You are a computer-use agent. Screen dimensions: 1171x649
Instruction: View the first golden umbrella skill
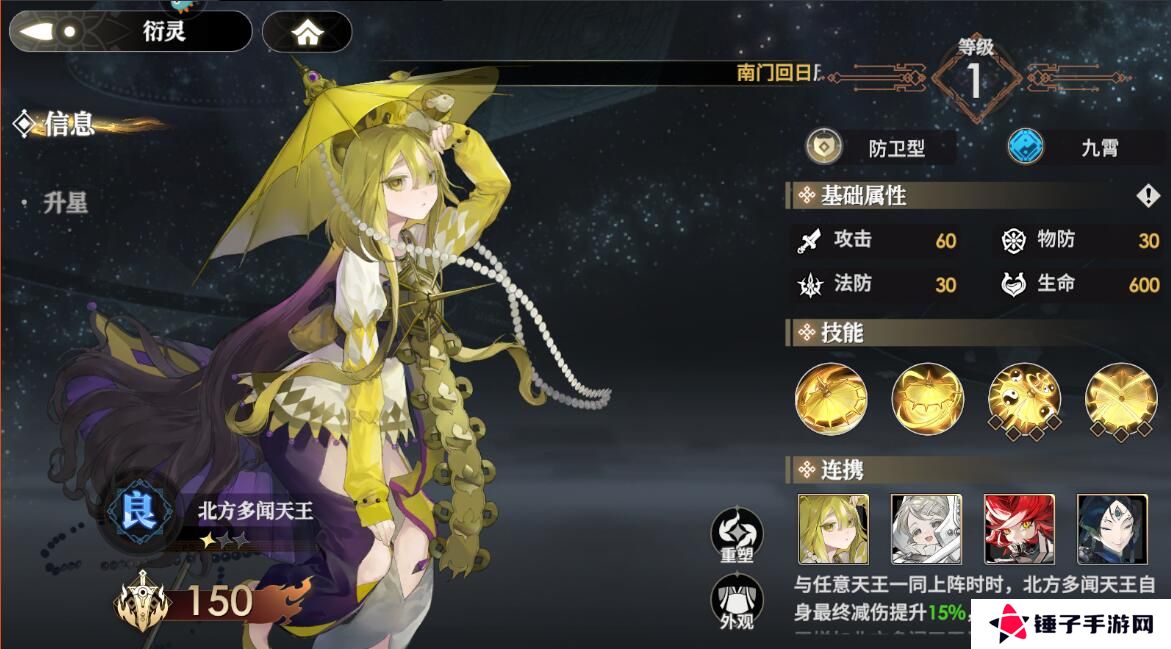[831, 399]
